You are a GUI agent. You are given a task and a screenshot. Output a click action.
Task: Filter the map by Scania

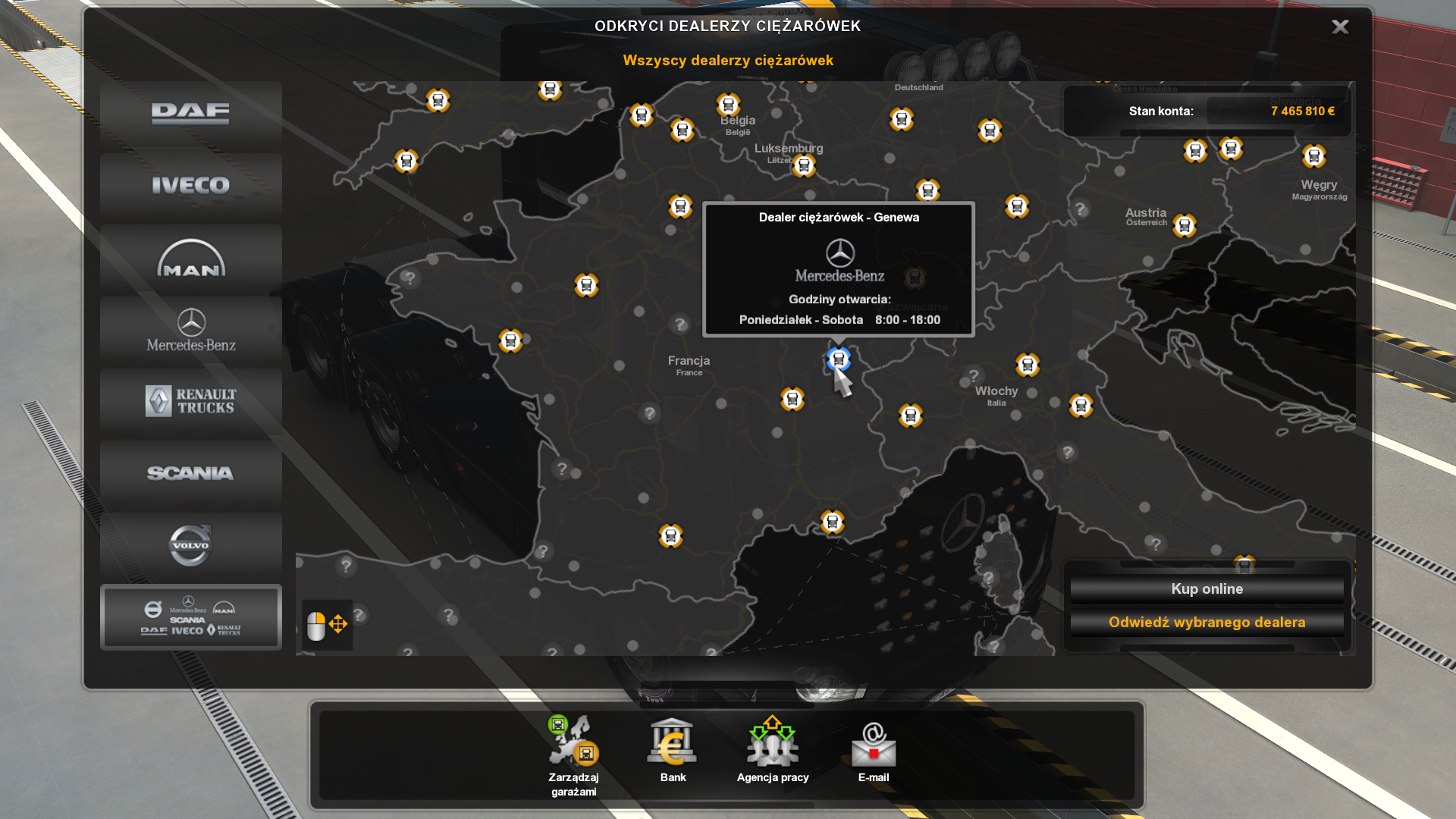coord(190,473)
